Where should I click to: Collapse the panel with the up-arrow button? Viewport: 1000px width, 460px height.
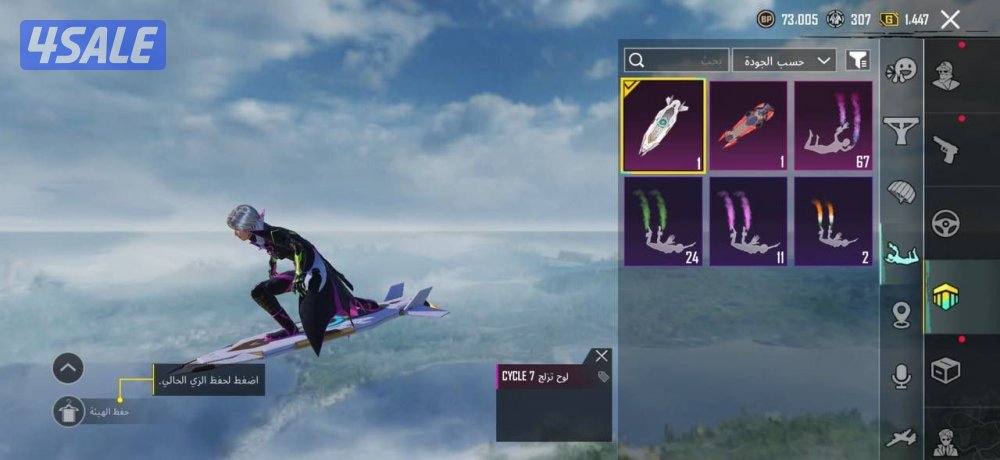67,368
